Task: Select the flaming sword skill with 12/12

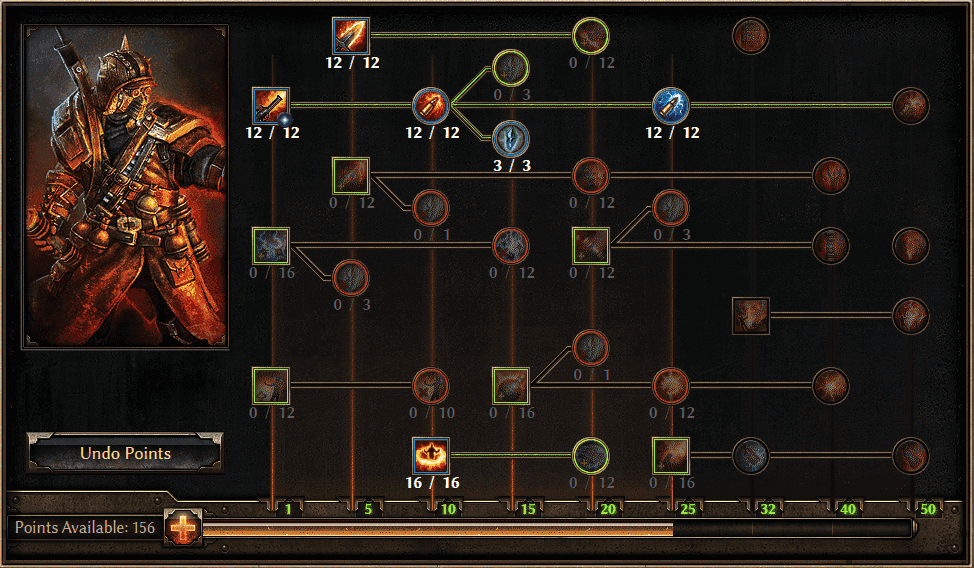Action: (x=351, y=36)
